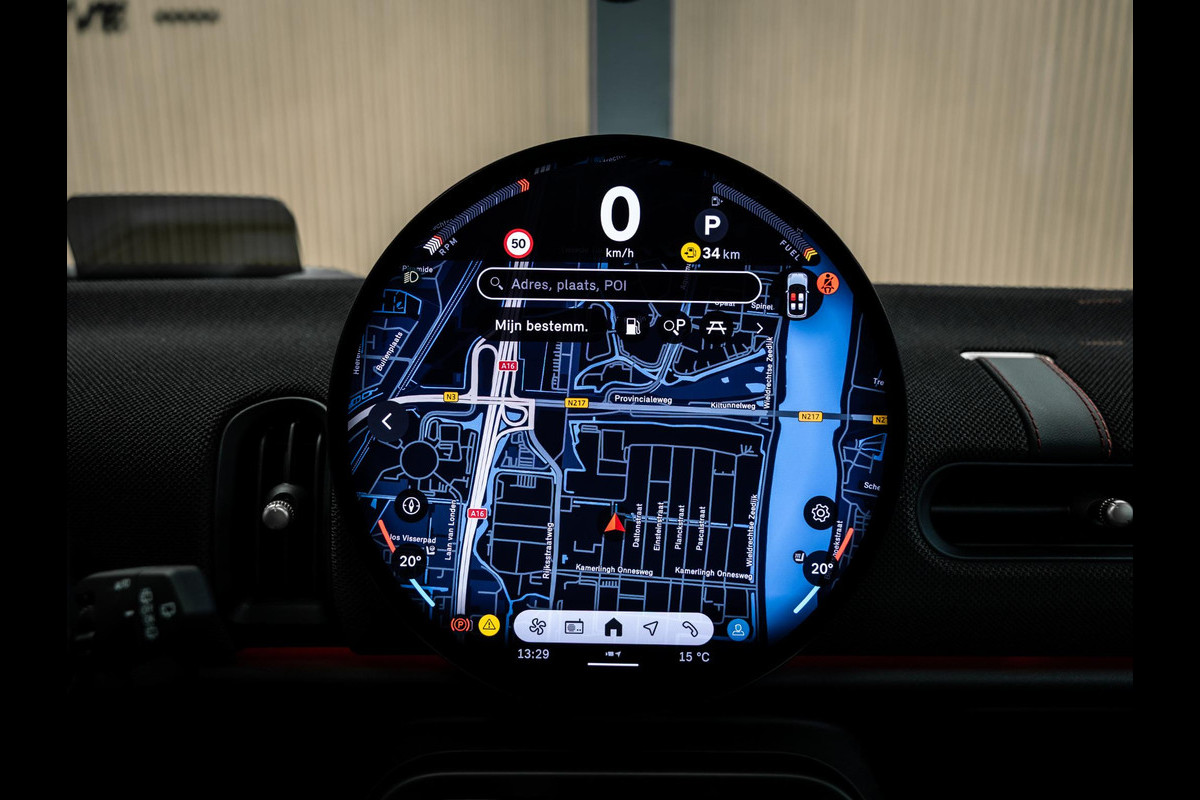View the yellow warning triangle message
Image resolution: width=1200 pixels, height=800 pixels.
[488, 626]
